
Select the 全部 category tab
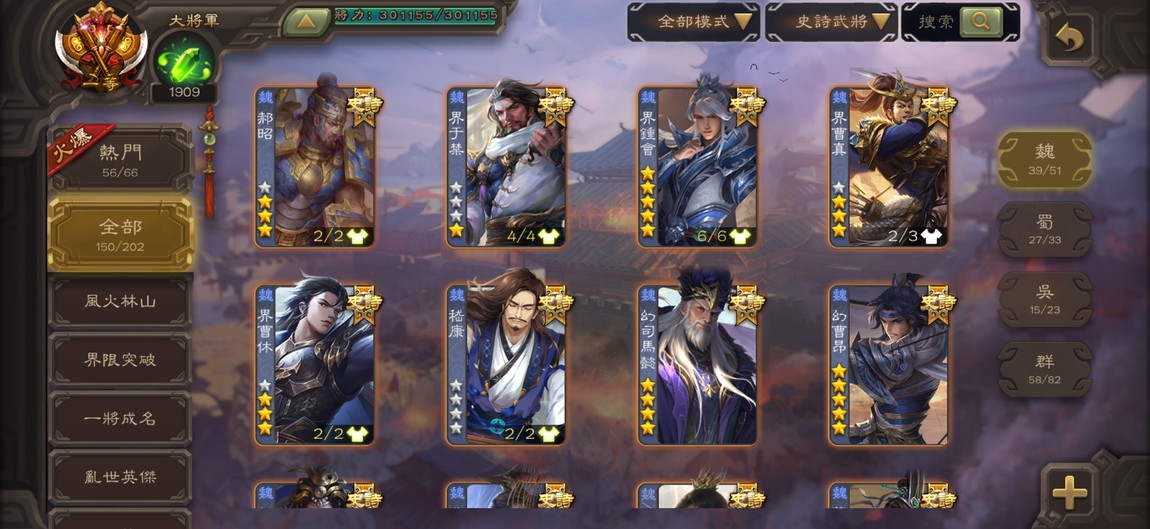[x=120, y=234]
